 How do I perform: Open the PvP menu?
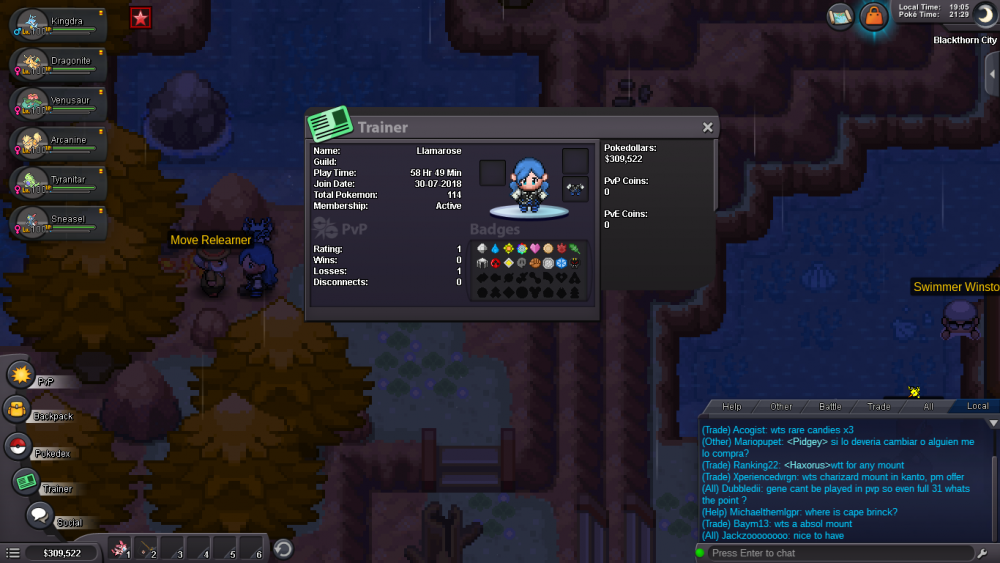(22, 376)
